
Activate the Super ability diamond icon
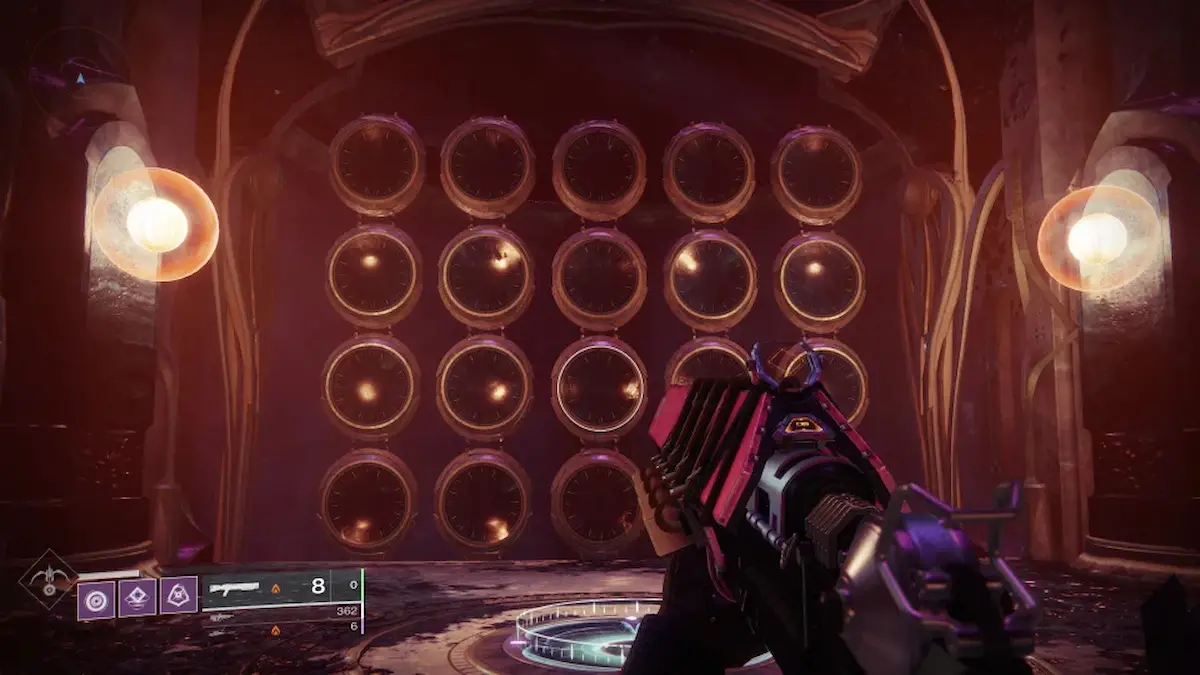tap(48, 580)
